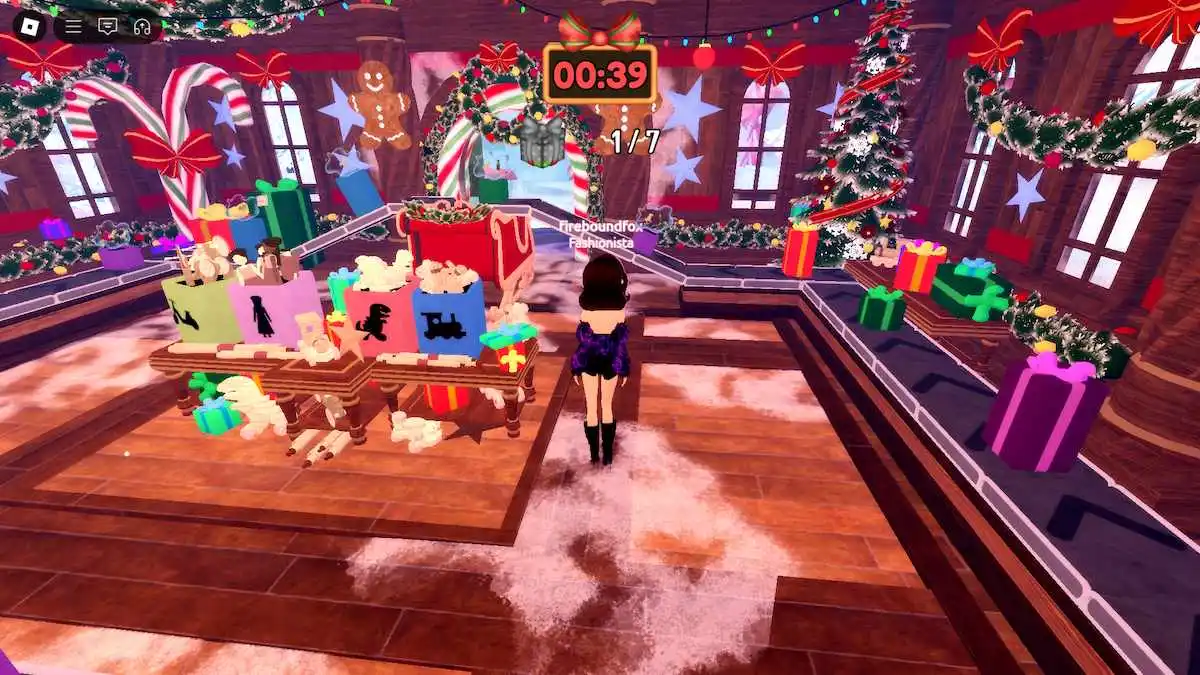Image resolution: width=1200 pixels, height=675 pixels.
Task: Click the headphones voice chat icon
Action: 141,27
